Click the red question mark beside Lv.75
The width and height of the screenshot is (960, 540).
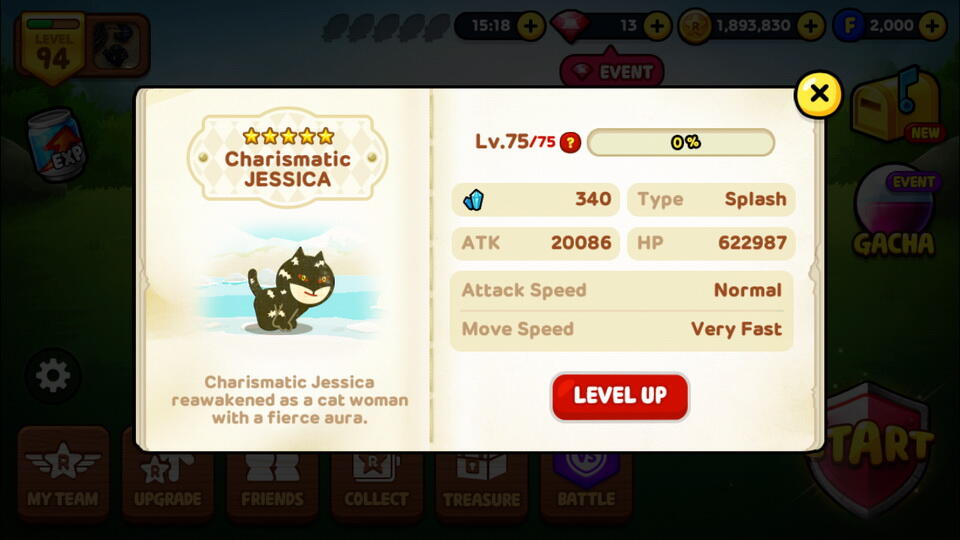[570, 142]
